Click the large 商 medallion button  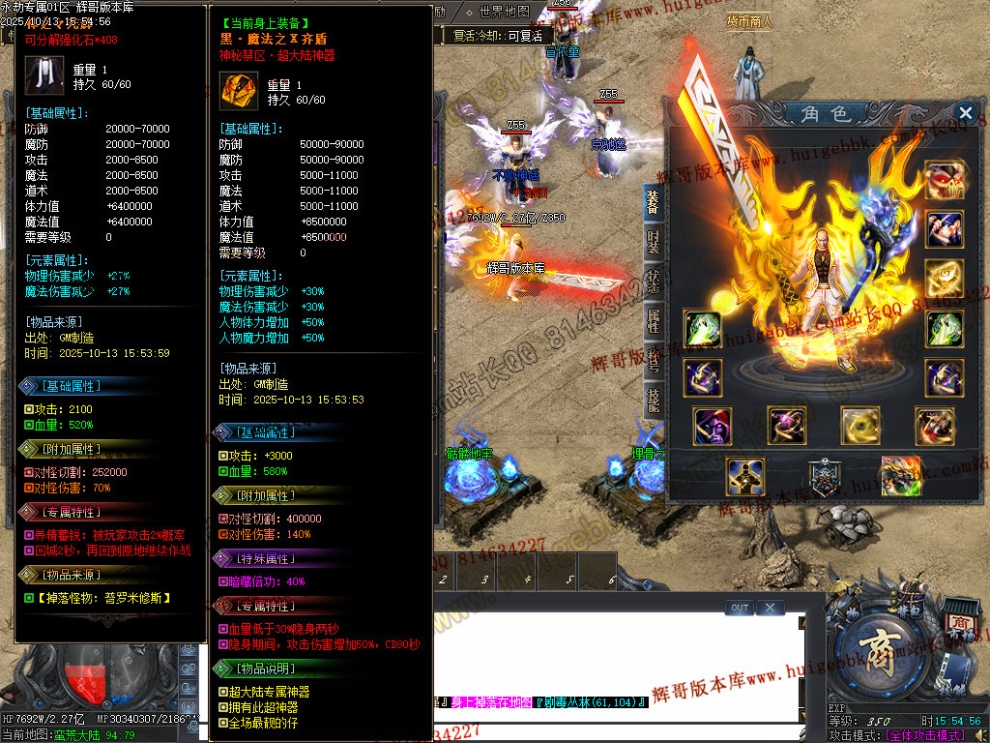881,656
